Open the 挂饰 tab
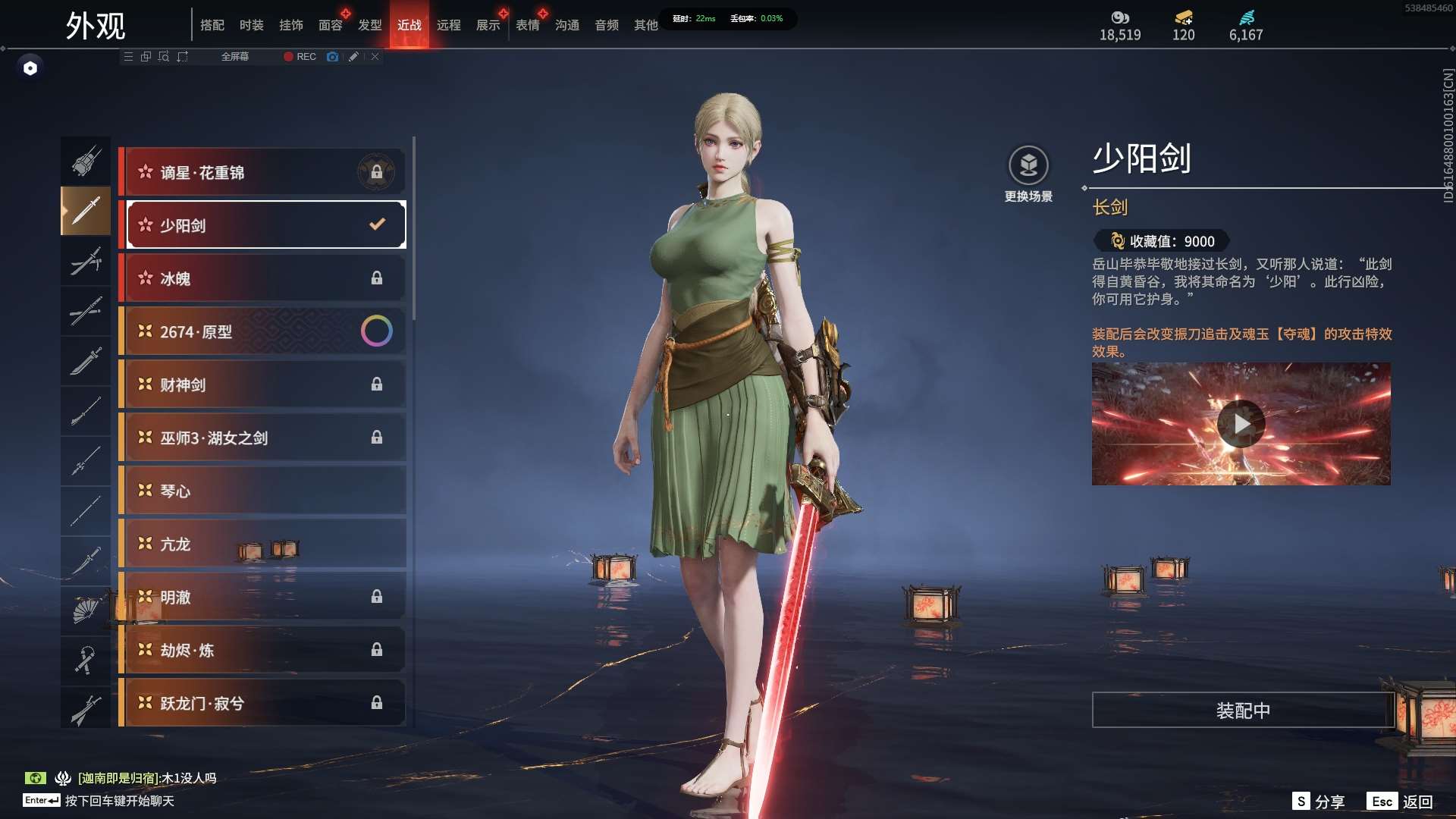This screenshot has width=1456, height=819. click(x=290, y=25)
